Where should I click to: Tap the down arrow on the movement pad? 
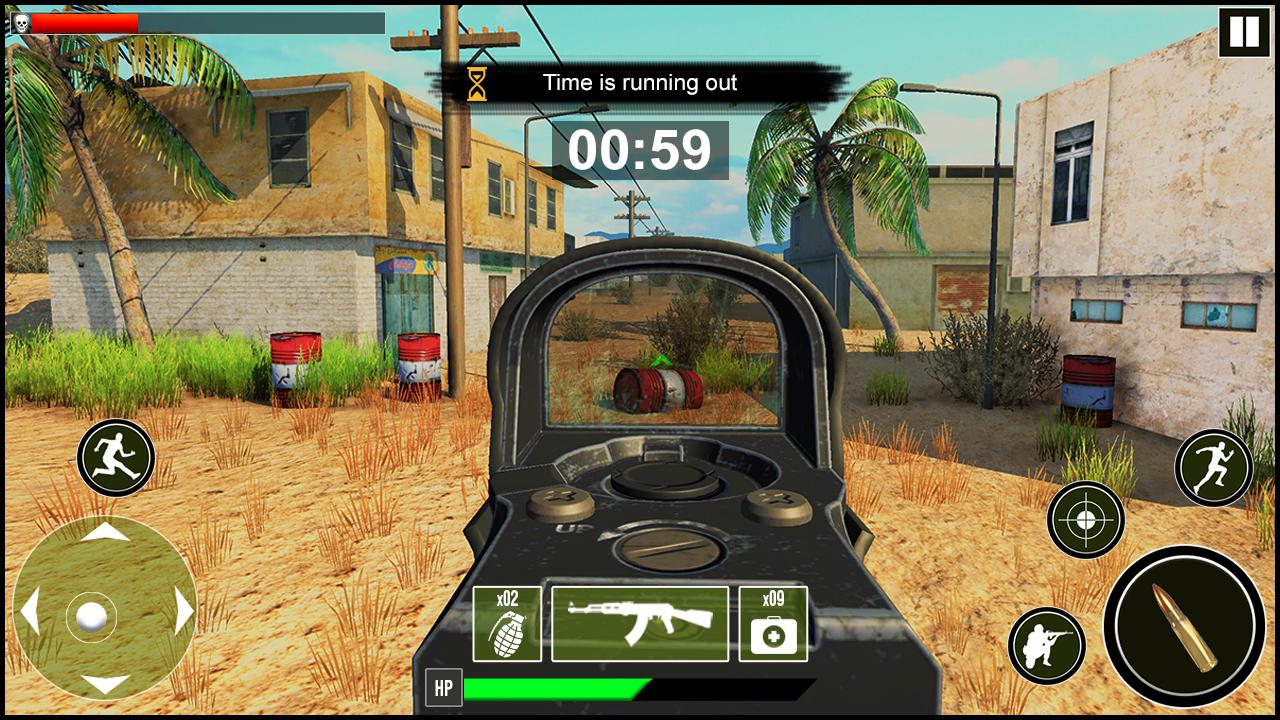(x=105, y=684)
